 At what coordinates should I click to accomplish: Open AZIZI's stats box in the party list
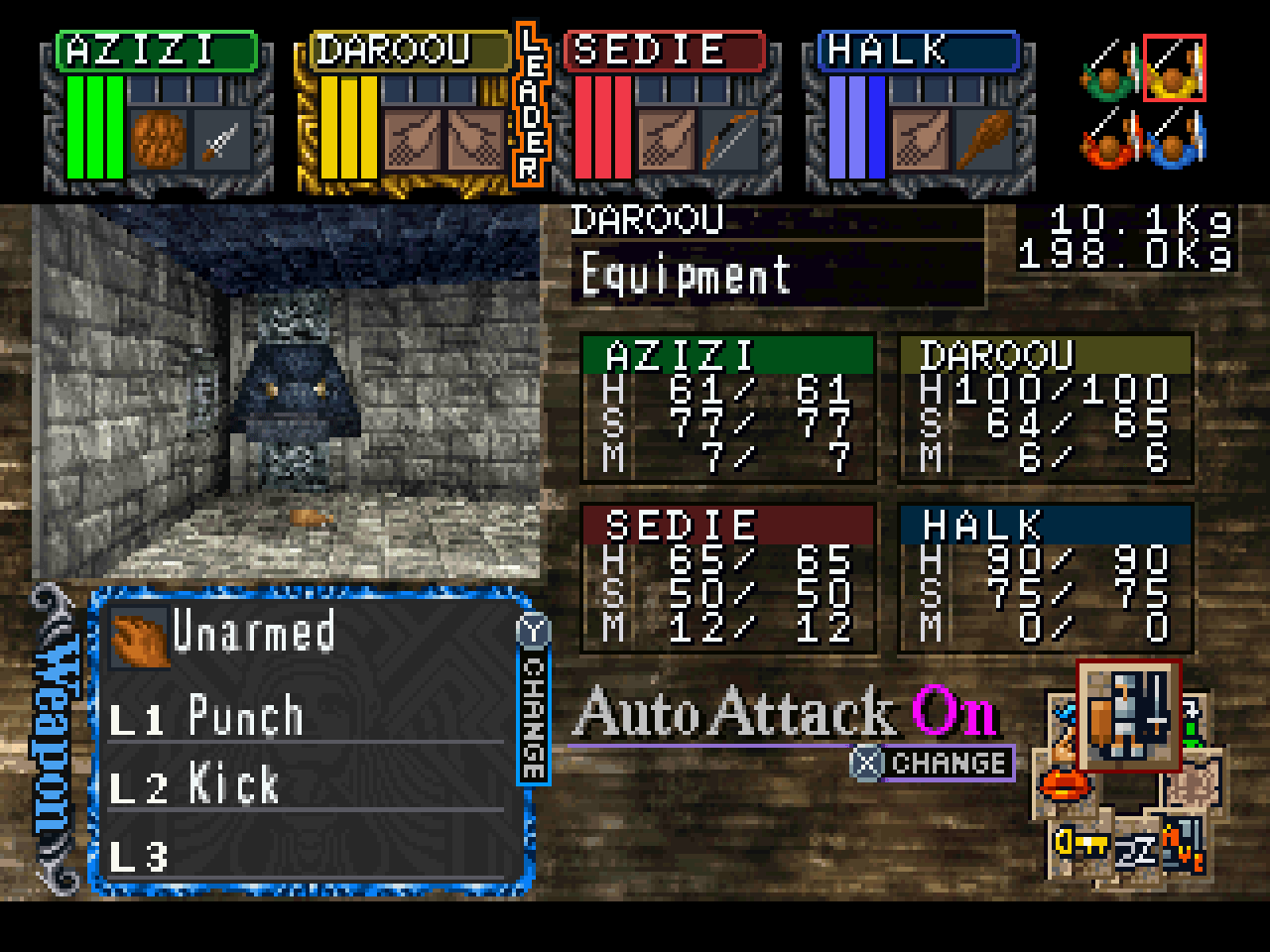tap(728, 409)
